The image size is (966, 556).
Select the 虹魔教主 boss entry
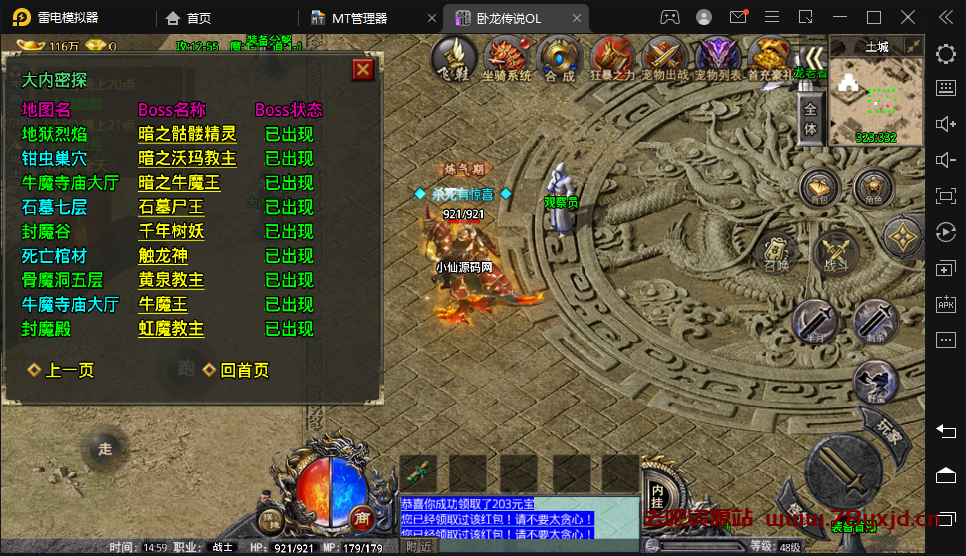coord(171,328)
